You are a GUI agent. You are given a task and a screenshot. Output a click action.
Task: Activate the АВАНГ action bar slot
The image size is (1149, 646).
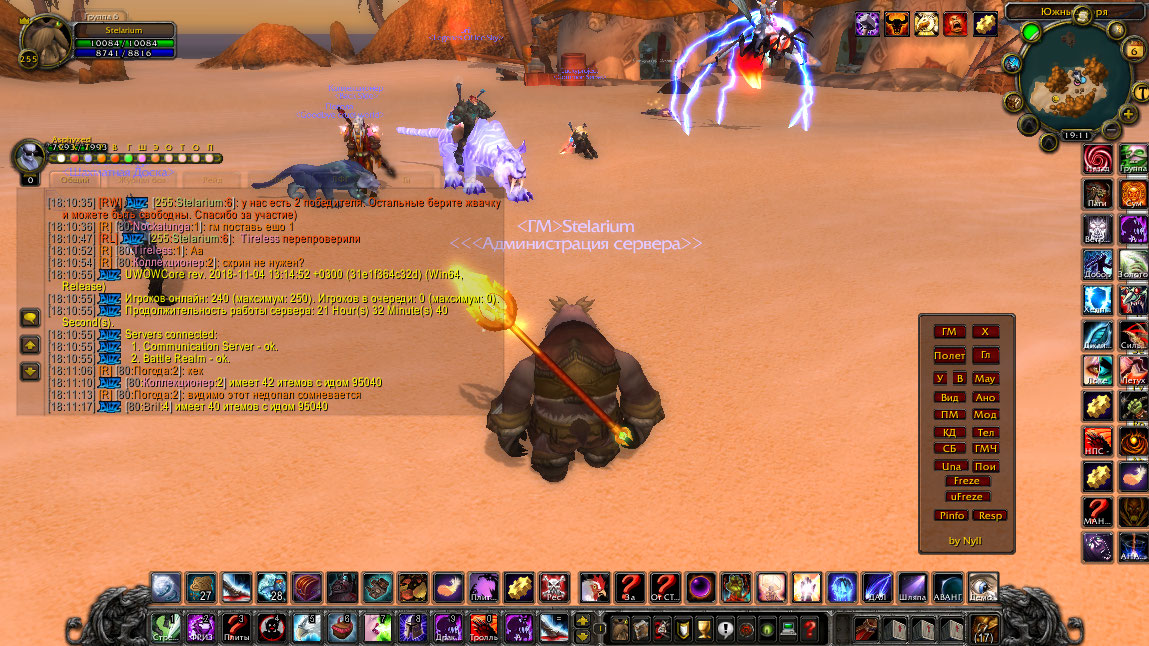point(946,587)
